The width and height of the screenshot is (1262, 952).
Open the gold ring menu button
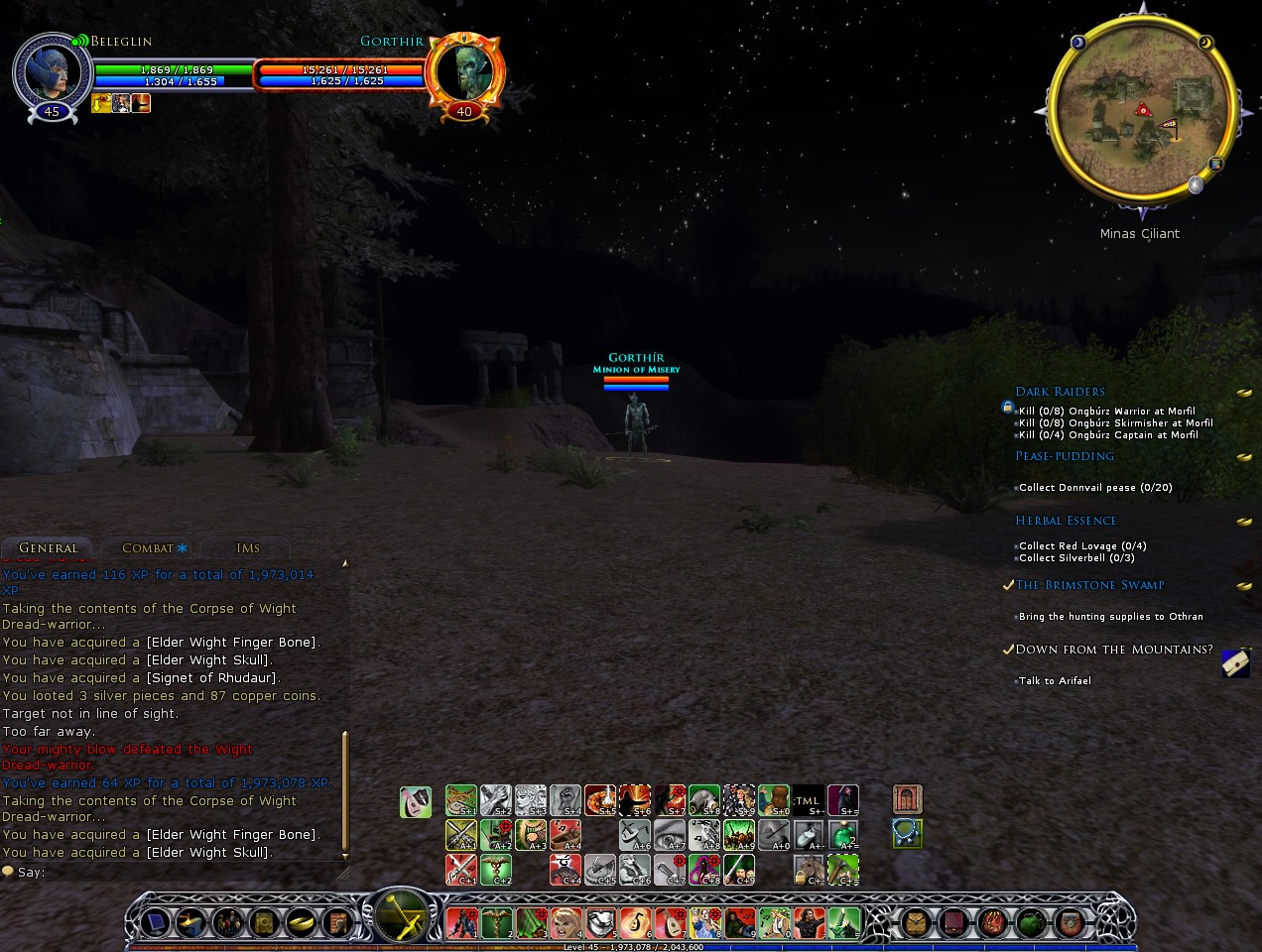click(299, 923)
